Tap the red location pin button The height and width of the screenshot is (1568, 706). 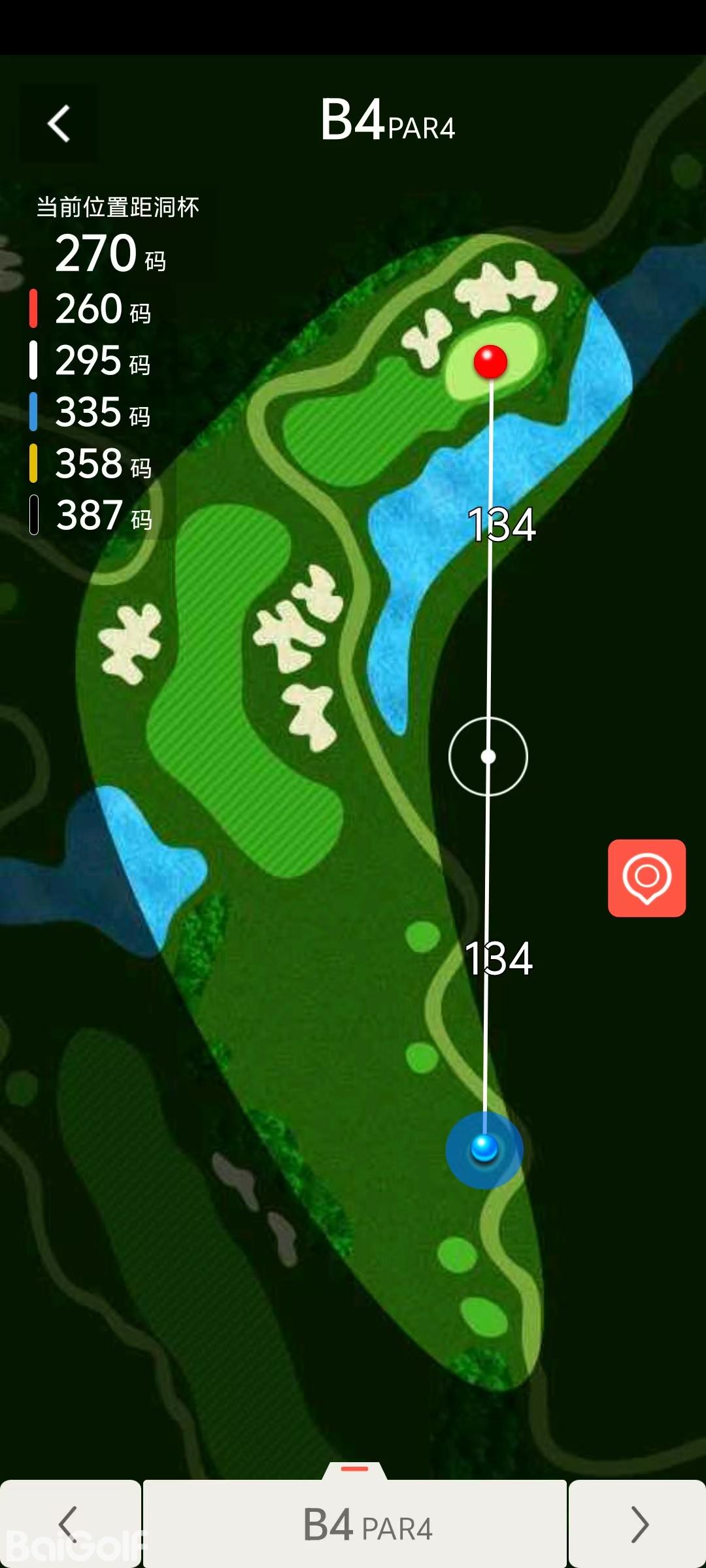(647, 877)
